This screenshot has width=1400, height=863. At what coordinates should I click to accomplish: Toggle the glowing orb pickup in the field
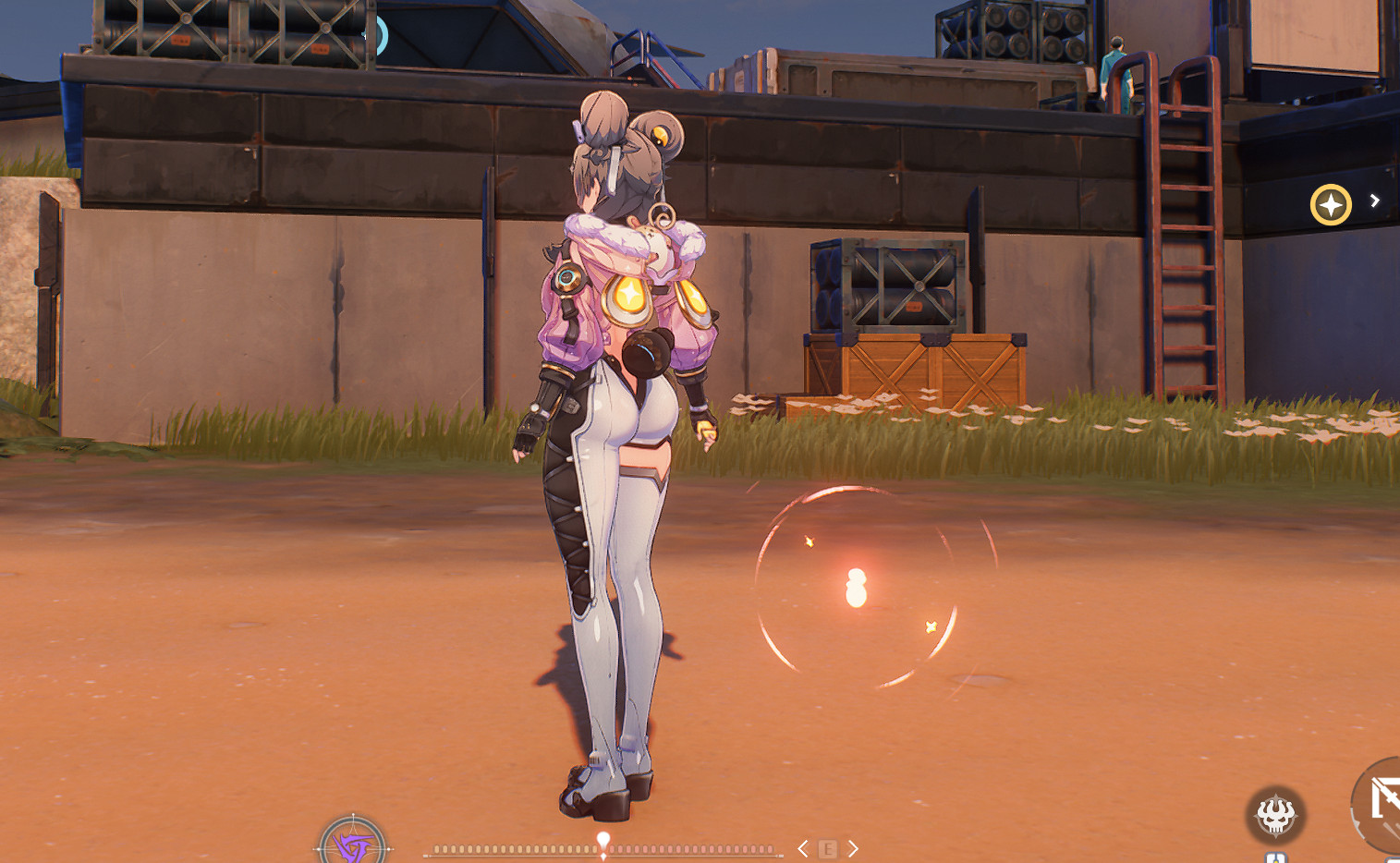pyautogui.click(x=855, y=588)
